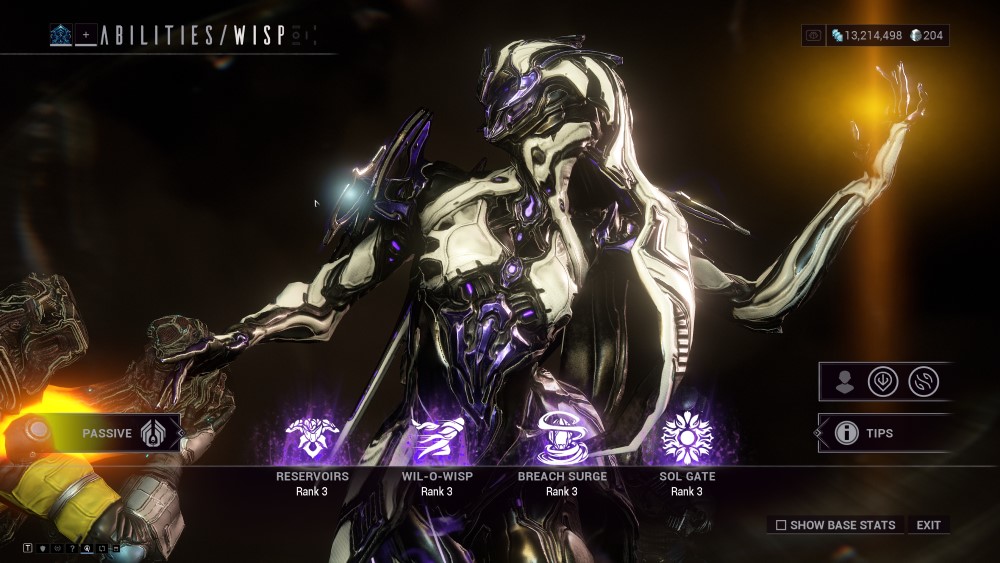View the Sol Gate ability
Screen dimensions: 1000x563
687,437
